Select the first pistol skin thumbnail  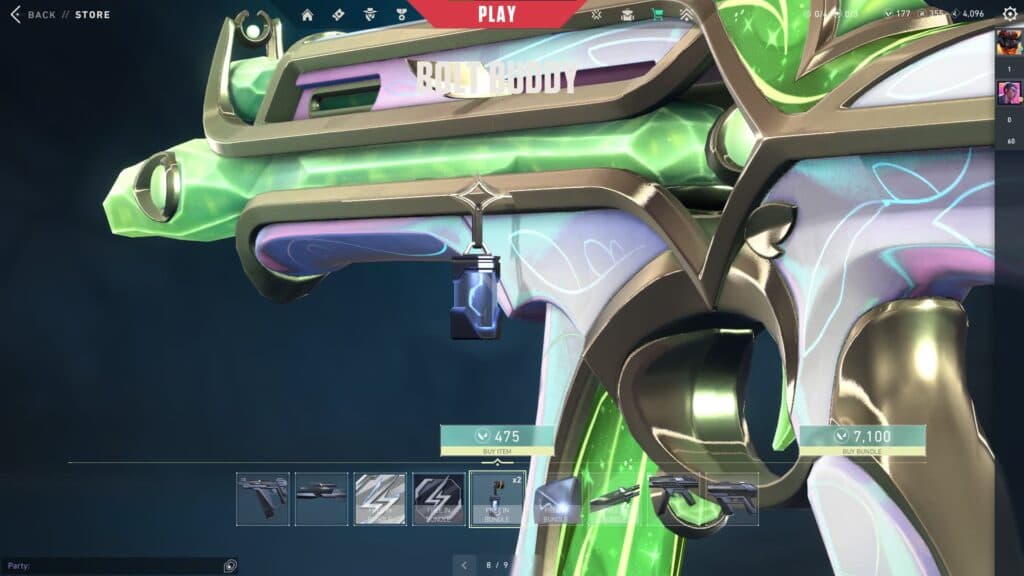(x=263, y=499)
